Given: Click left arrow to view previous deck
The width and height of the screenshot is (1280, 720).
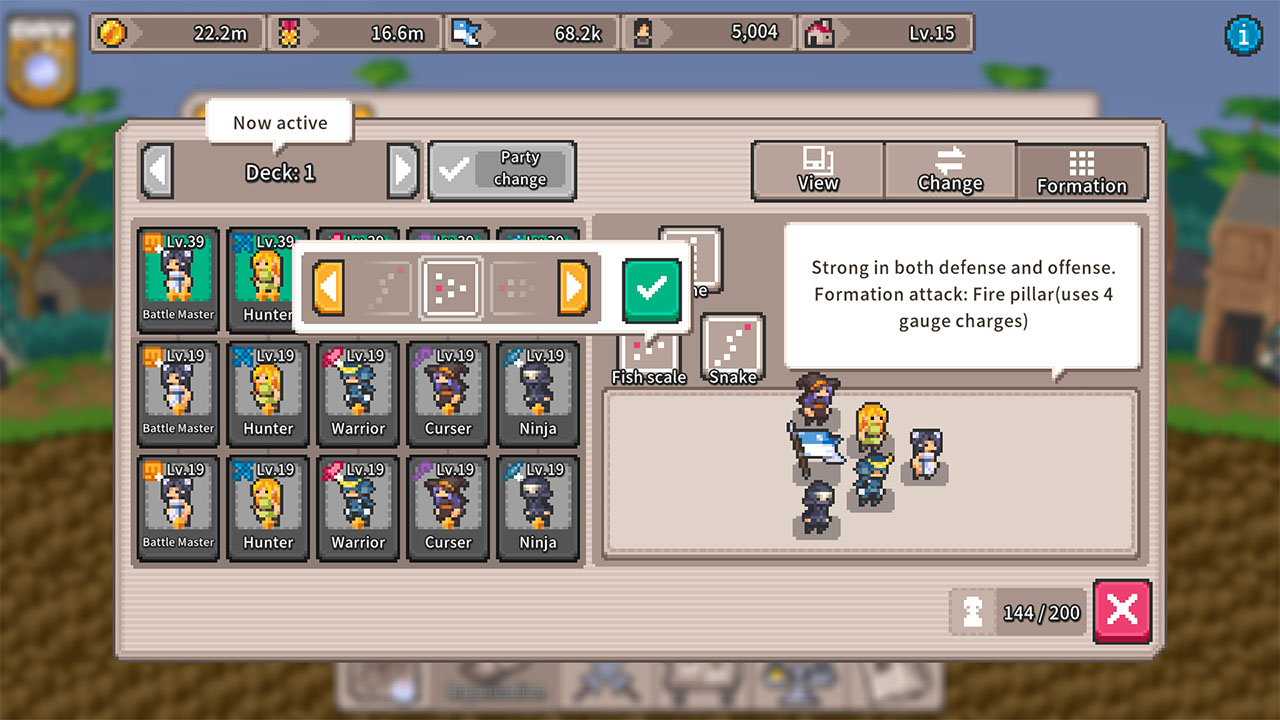Looking at the screenshot, I should pos(157,170).
